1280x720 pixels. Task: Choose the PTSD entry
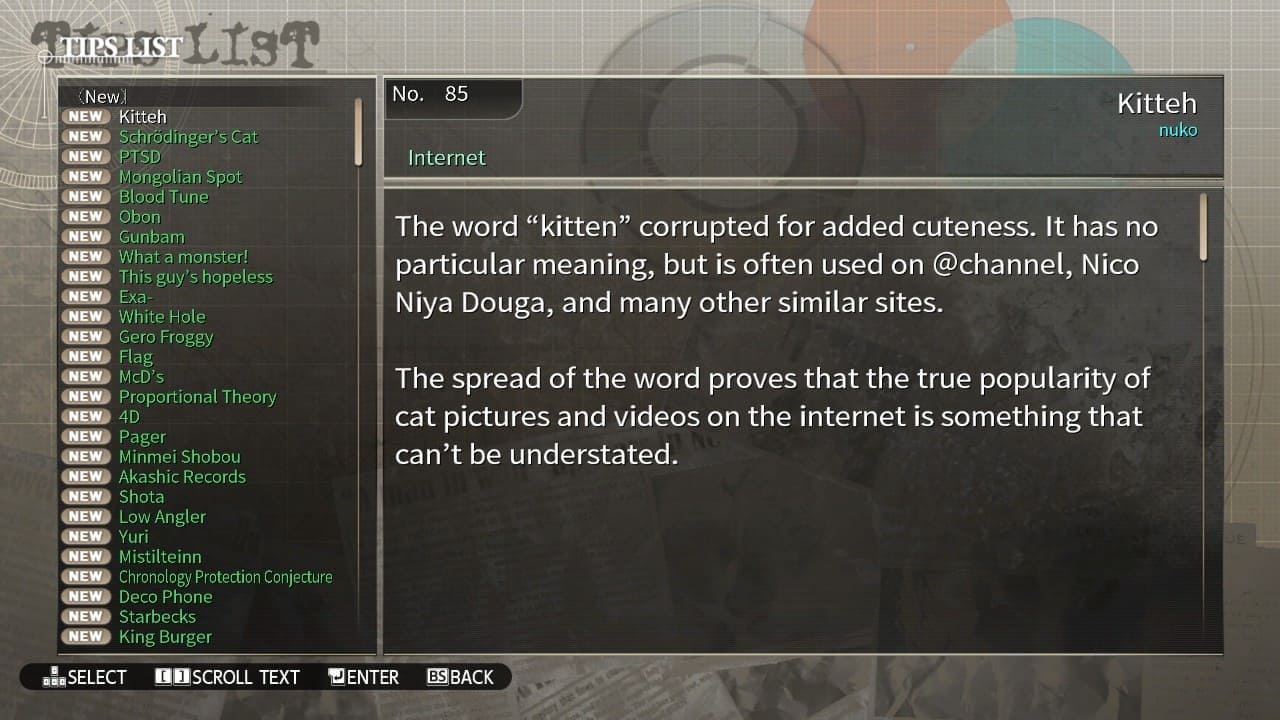(x=139, y=157)
